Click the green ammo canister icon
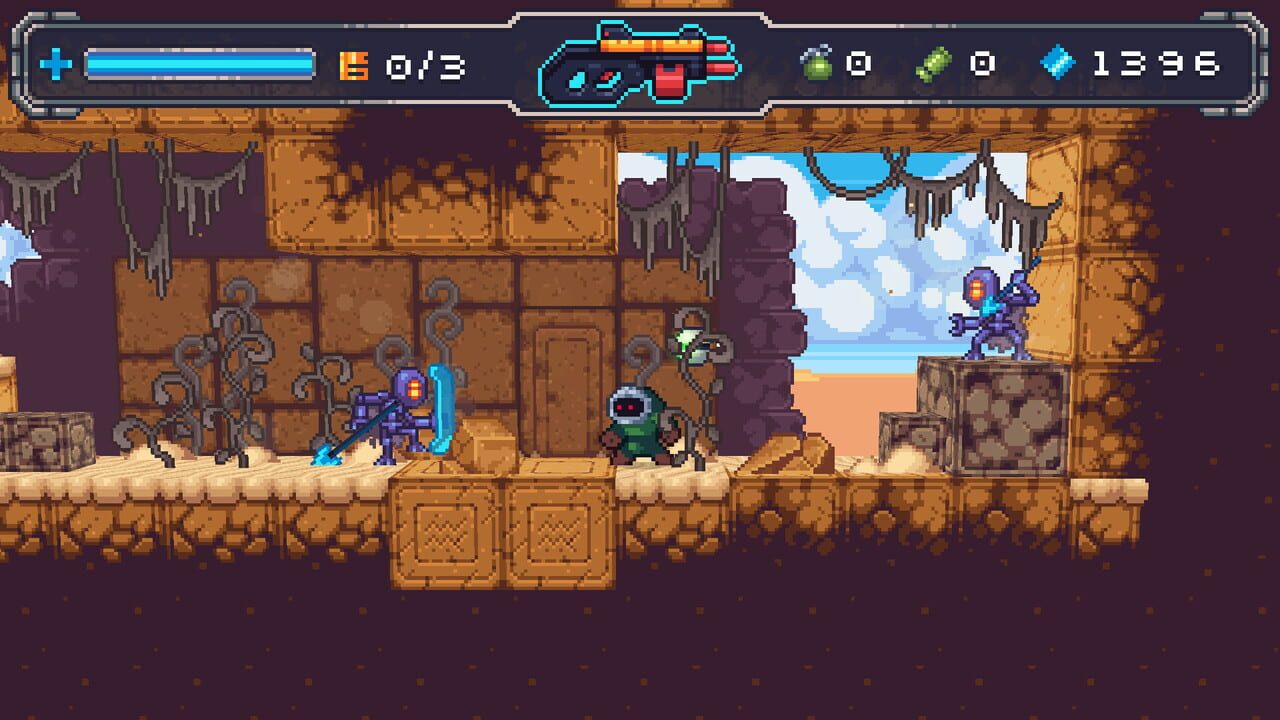The width and height of the screenshot is (1280, 720). pos(933,65)
